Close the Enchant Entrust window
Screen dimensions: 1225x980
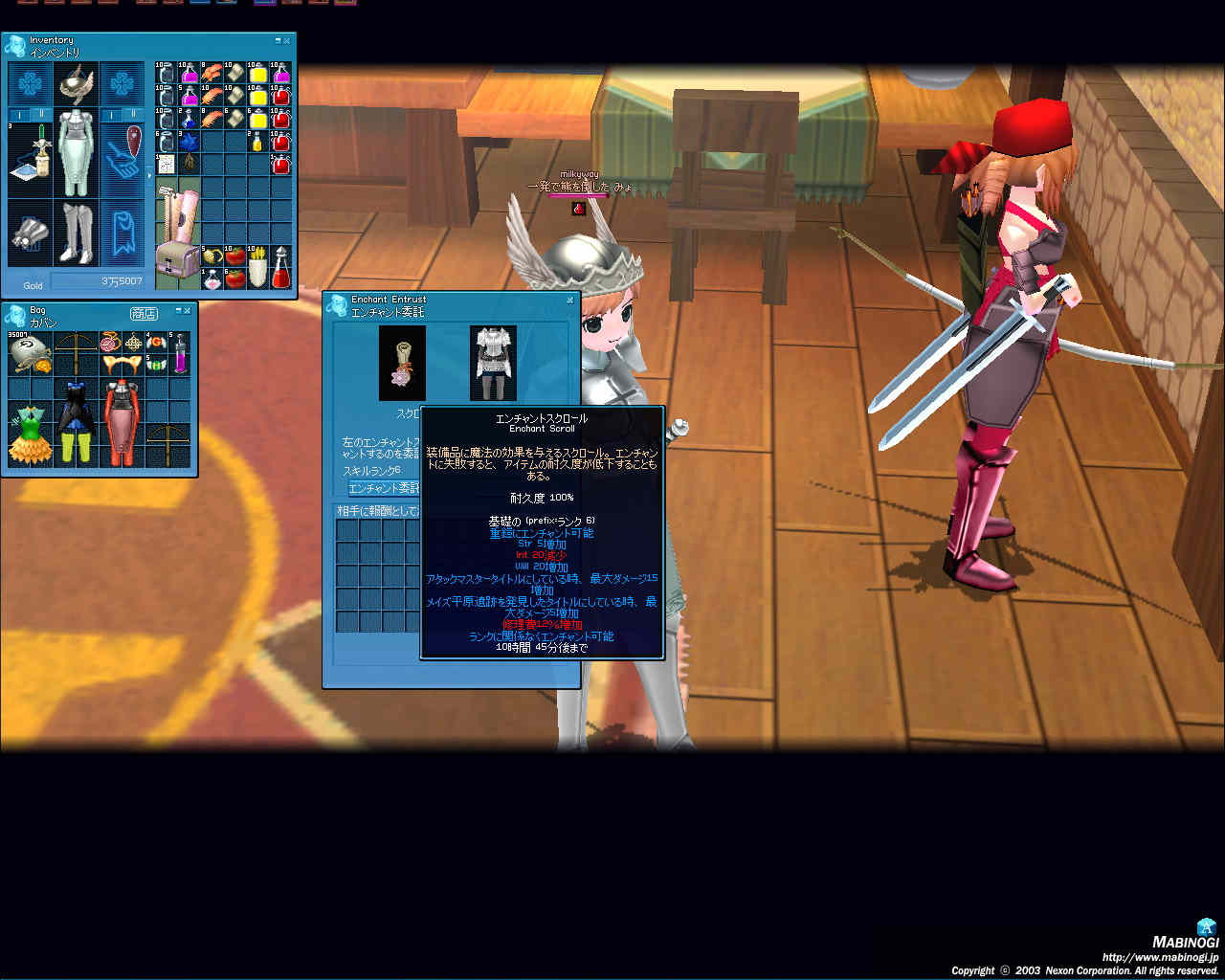click(570, 301)
